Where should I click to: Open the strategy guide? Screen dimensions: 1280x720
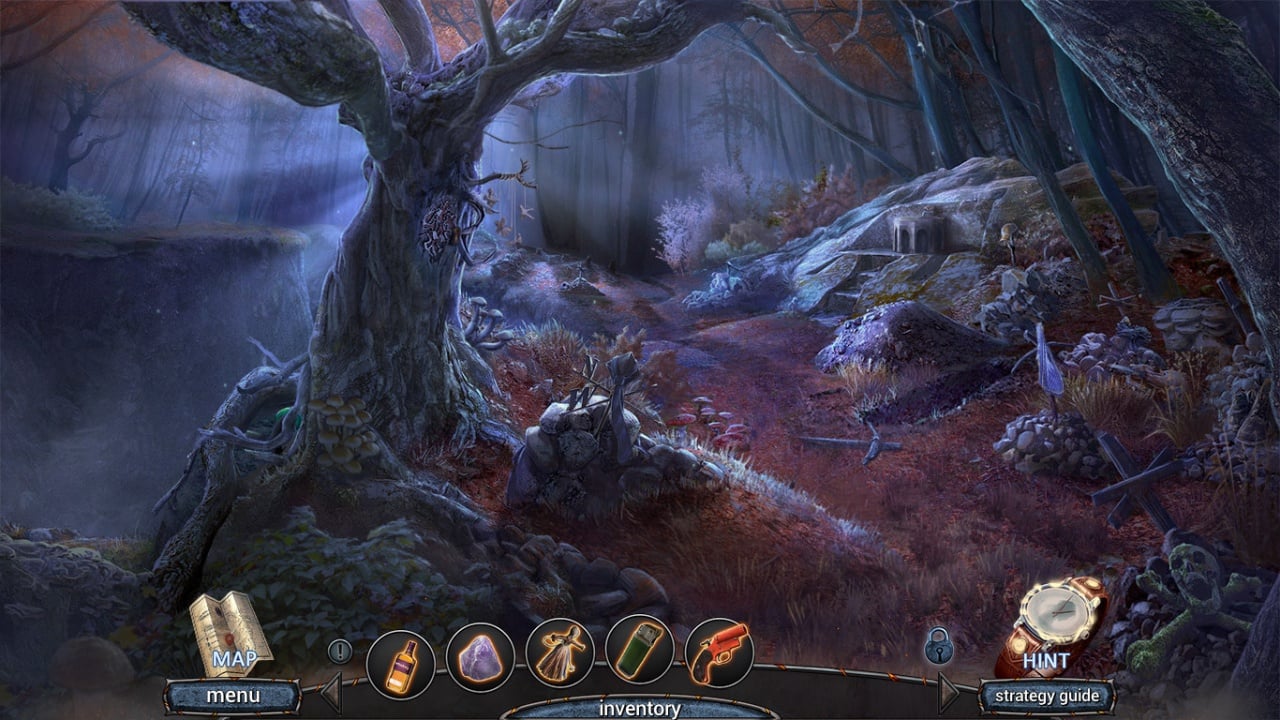1046,695
